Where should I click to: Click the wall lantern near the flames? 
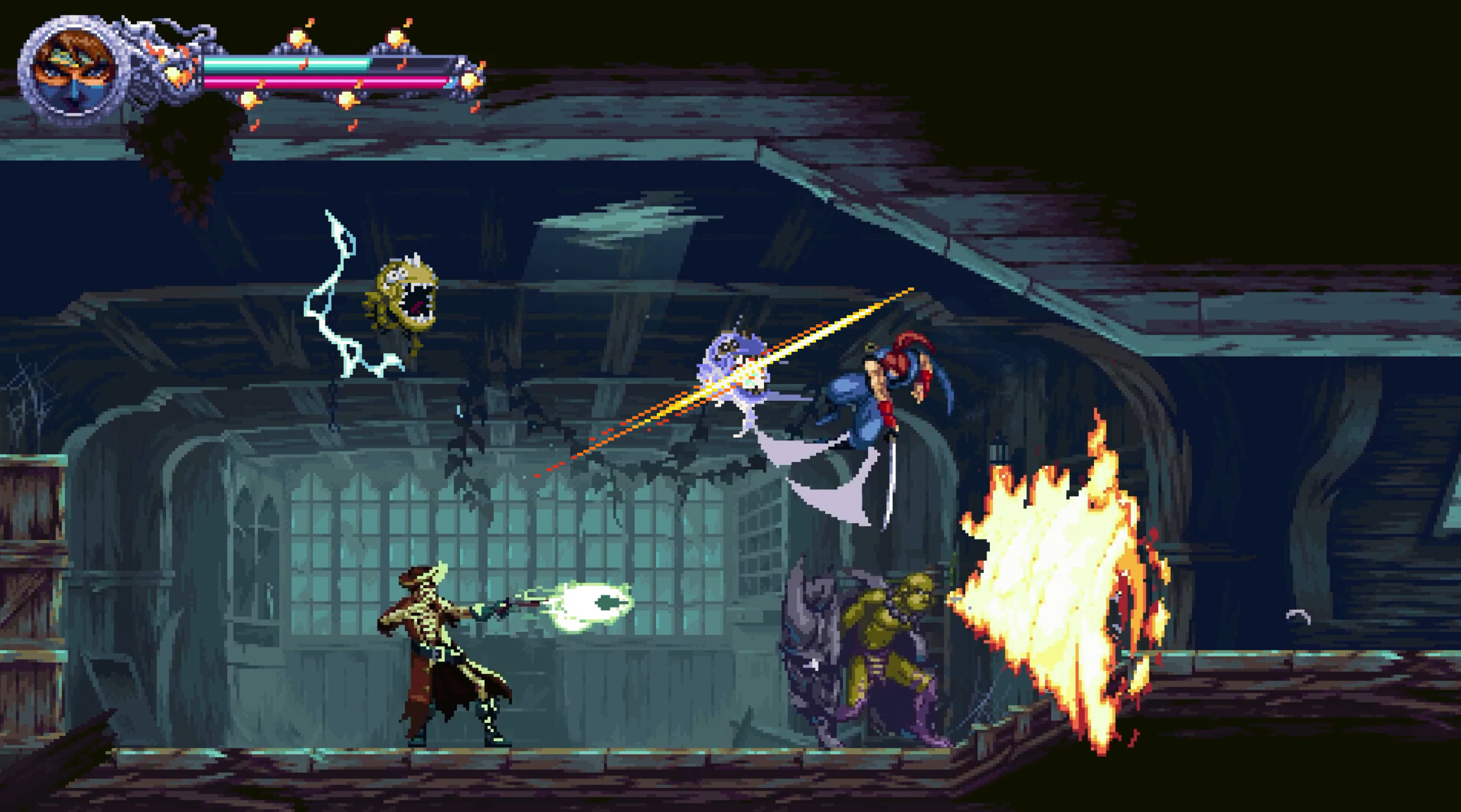coord(999,452)
